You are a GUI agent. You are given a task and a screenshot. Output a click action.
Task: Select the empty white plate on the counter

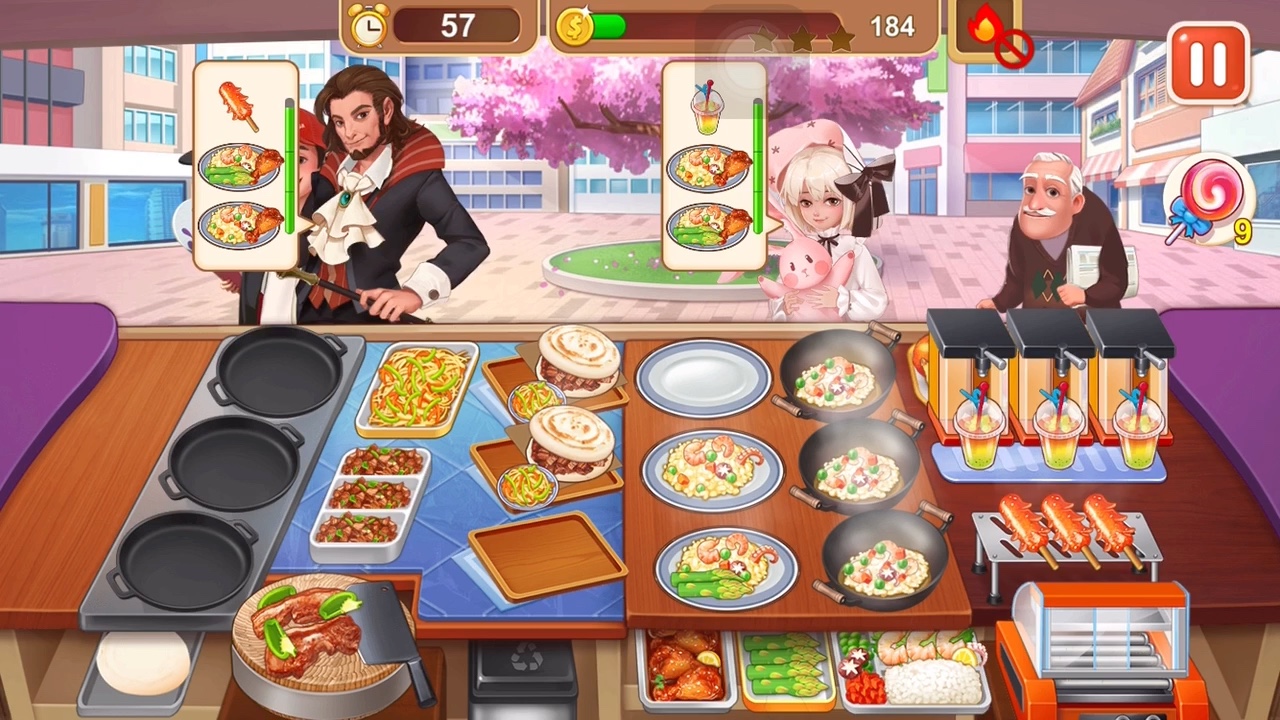click(703, 382)
